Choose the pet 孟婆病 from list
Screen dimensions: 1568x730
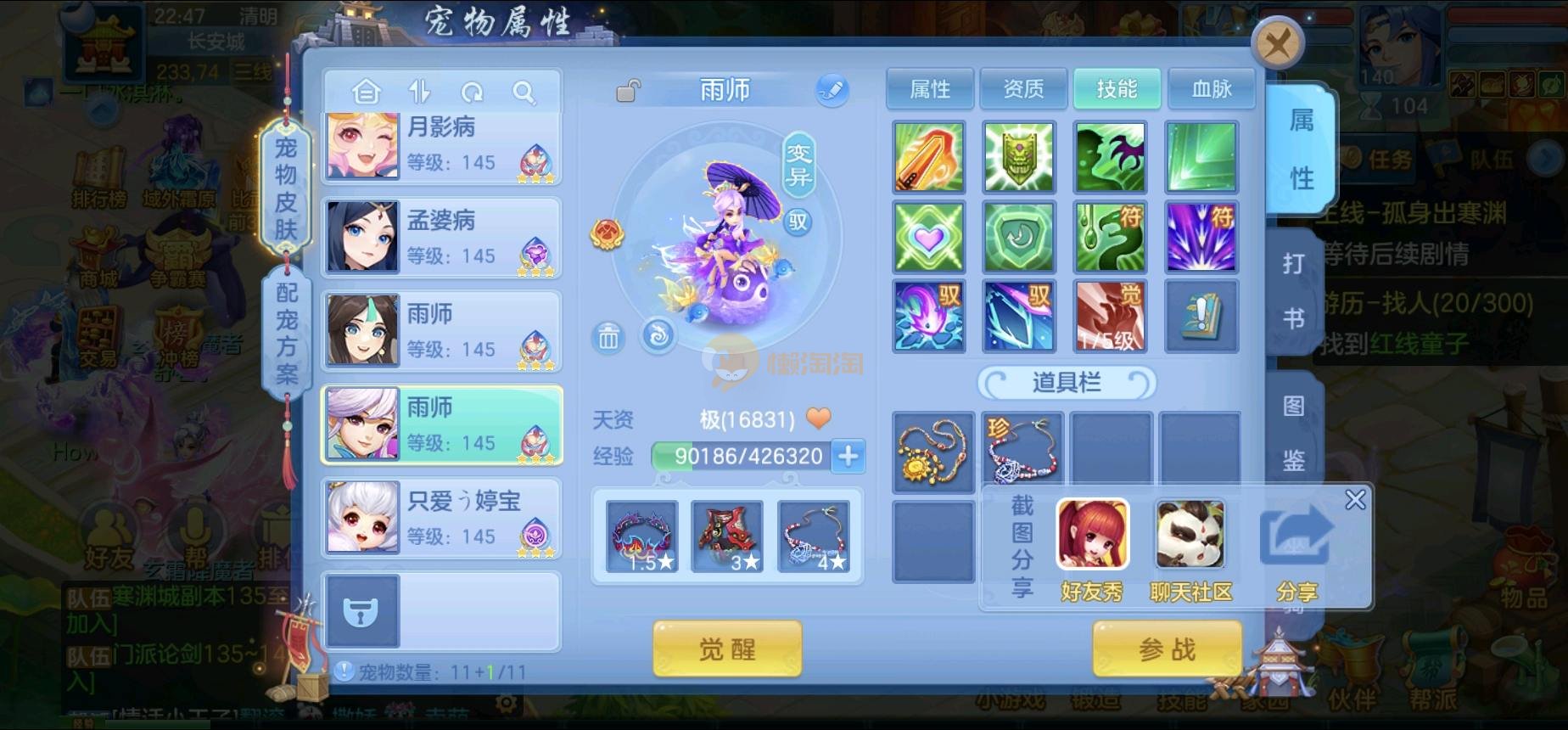[441, 239]
